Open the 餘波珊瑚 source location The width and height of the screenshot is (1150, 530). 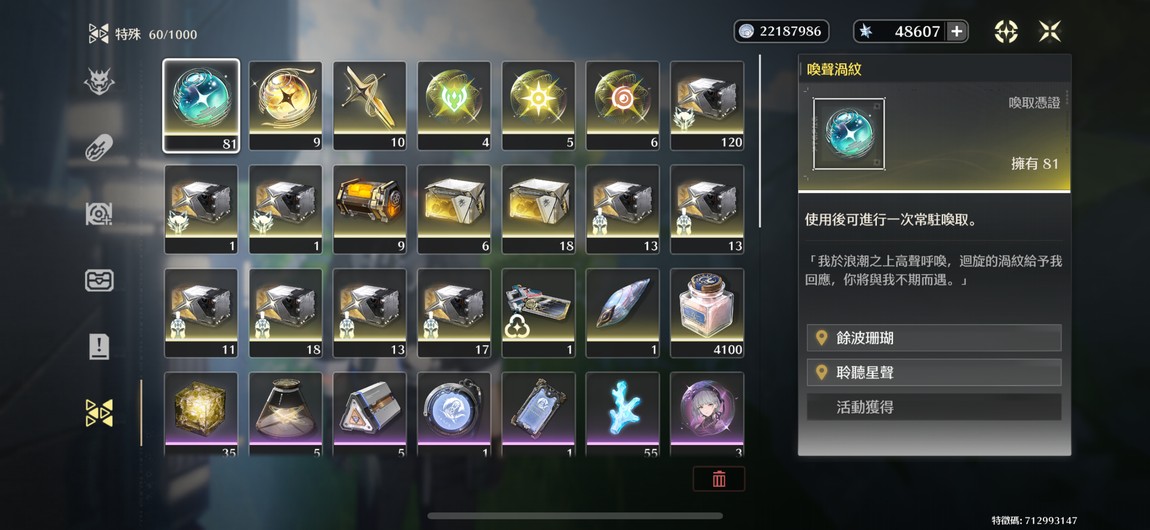click(x=934, y=338)
